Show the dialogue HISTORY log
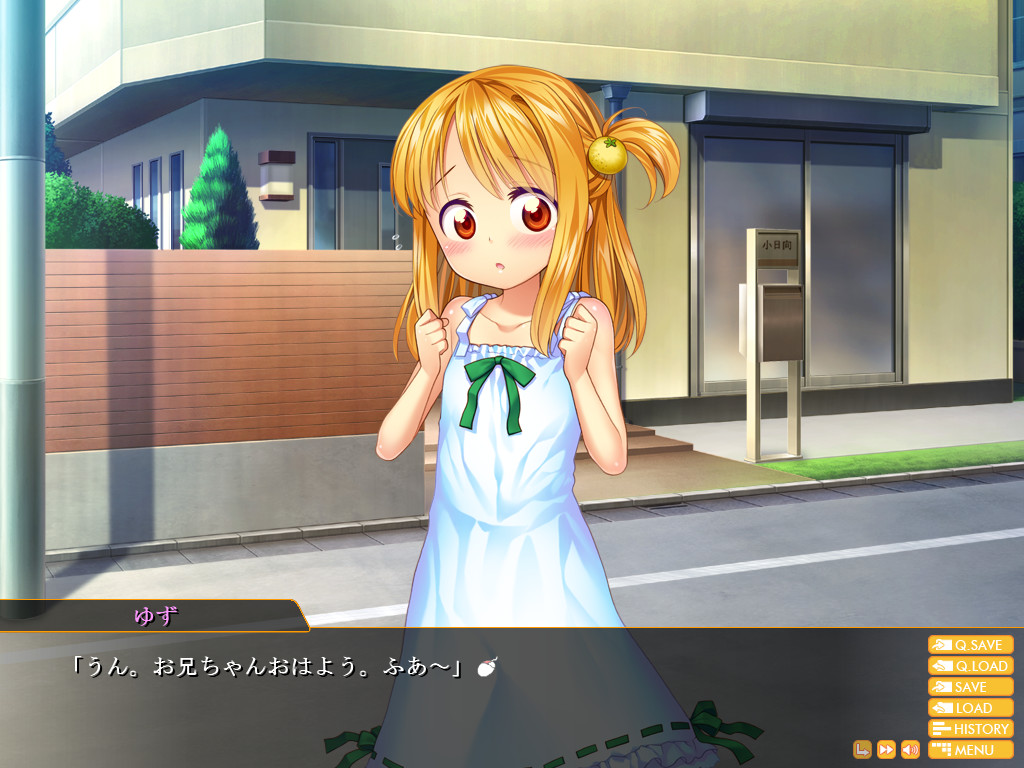This screenshot has width=1024, height=768. (x=970, y=729)
